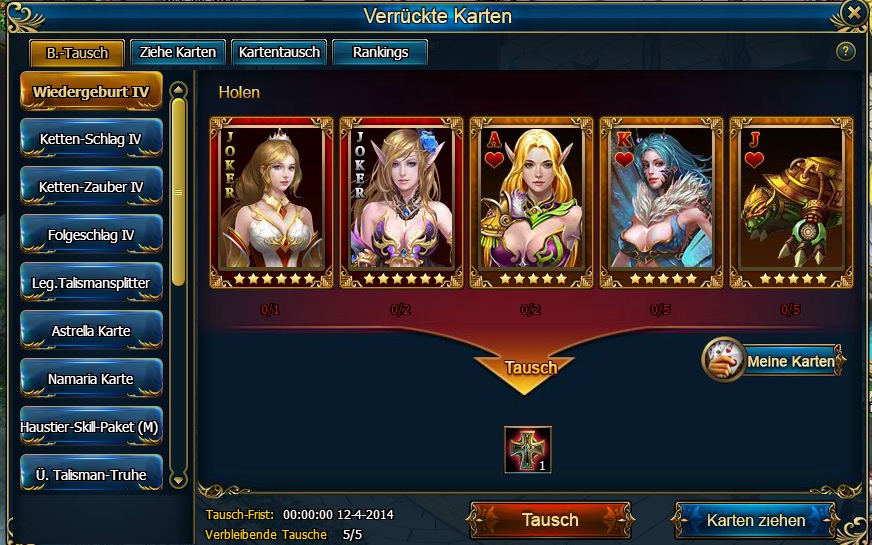Open the Ziehe Karten tab
Image resolution: width=872 pixels, height=545 pixels.
pos(176,53)
